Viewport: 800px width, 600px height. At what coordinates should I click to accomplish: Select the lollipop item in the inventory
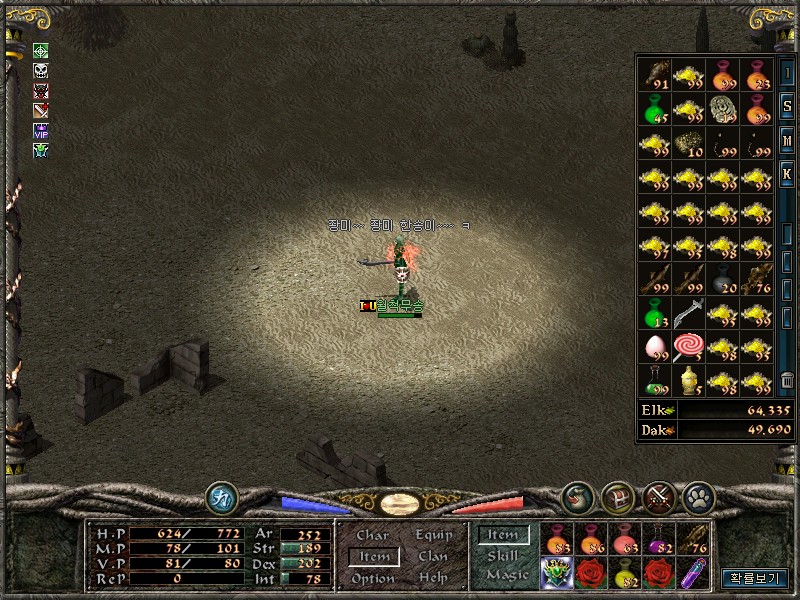687,347
